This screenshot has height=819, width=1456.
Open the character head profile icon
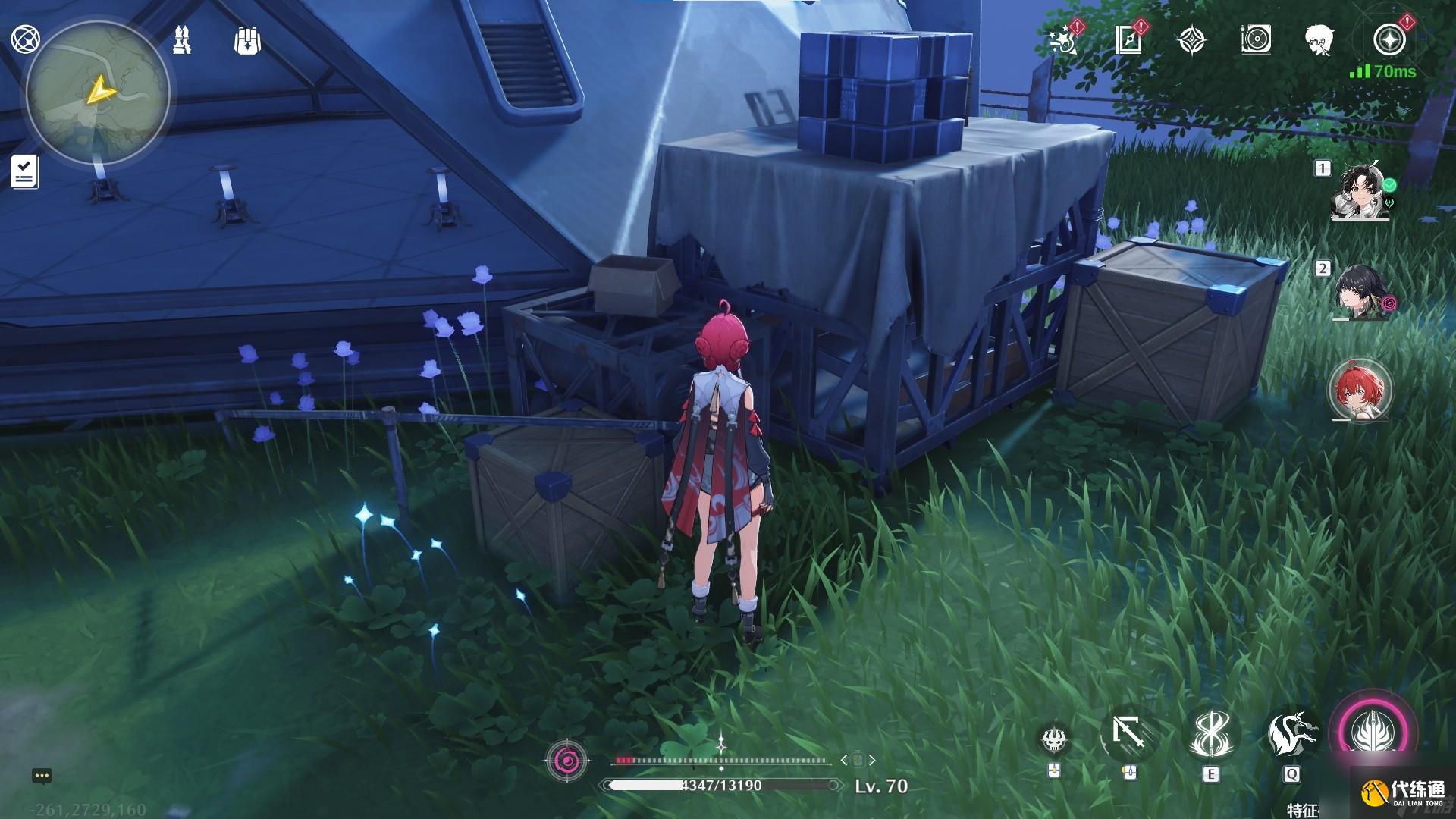pos(1320,40)
